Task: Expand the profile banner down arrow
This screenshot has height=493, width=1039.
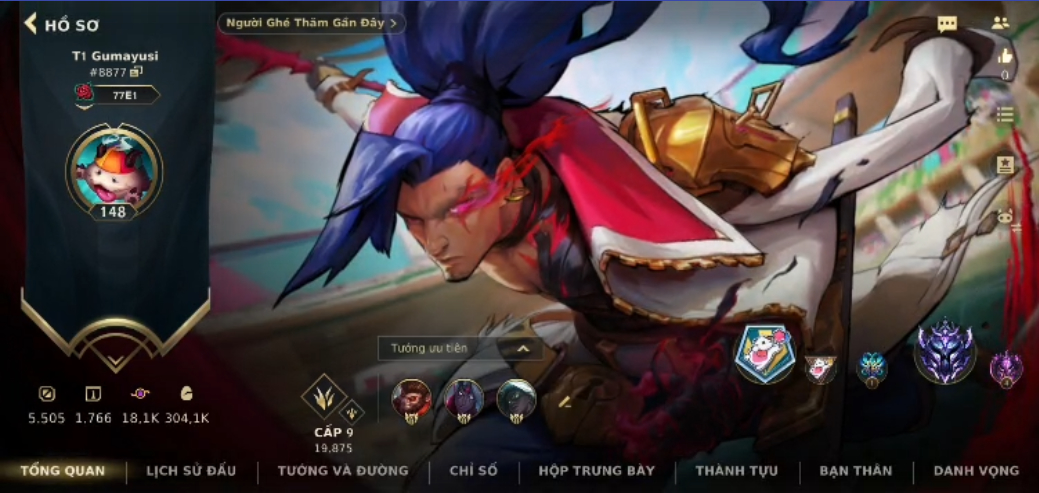Action: 114,359
